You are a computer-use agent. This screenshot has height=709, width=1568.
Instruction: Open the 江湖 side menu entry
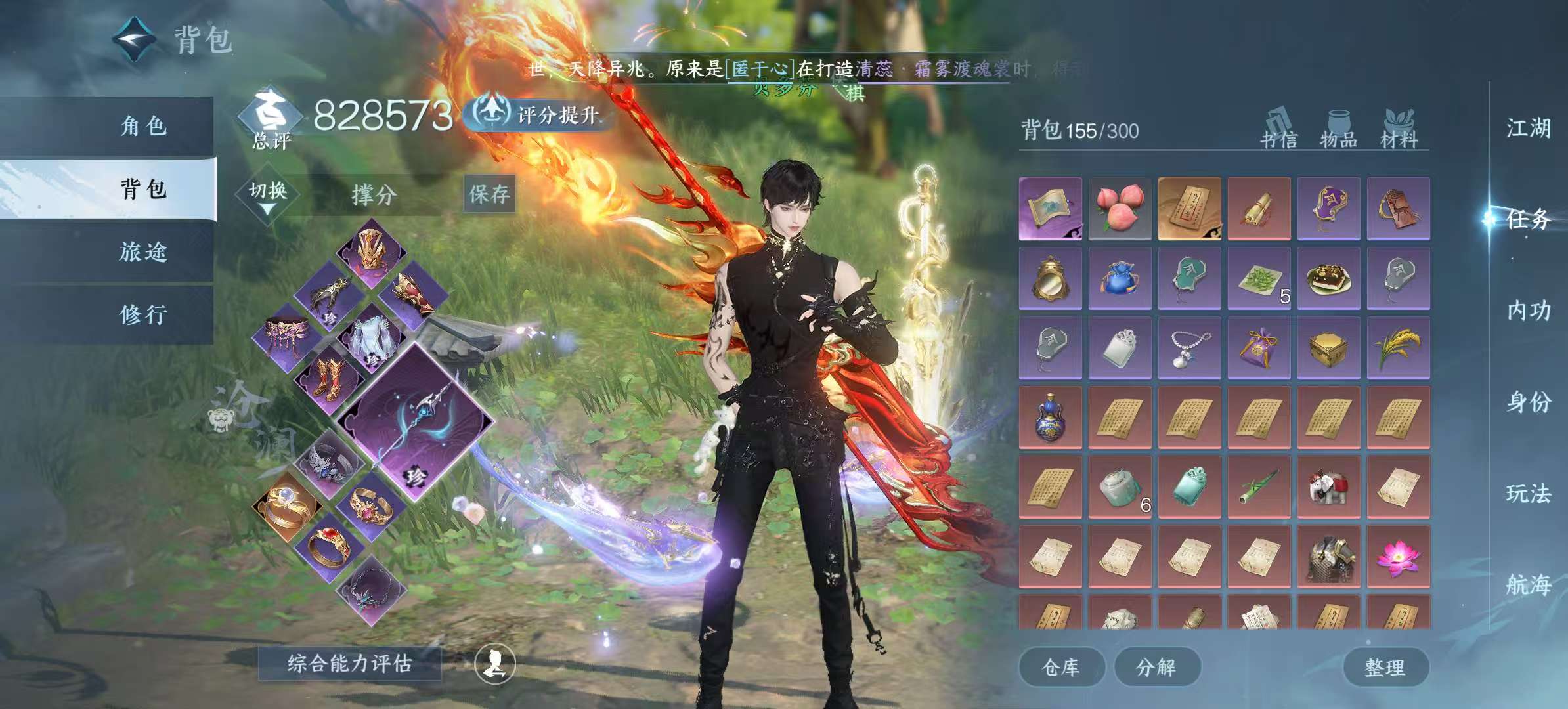pyautogui.click(x=1528, y=128)
